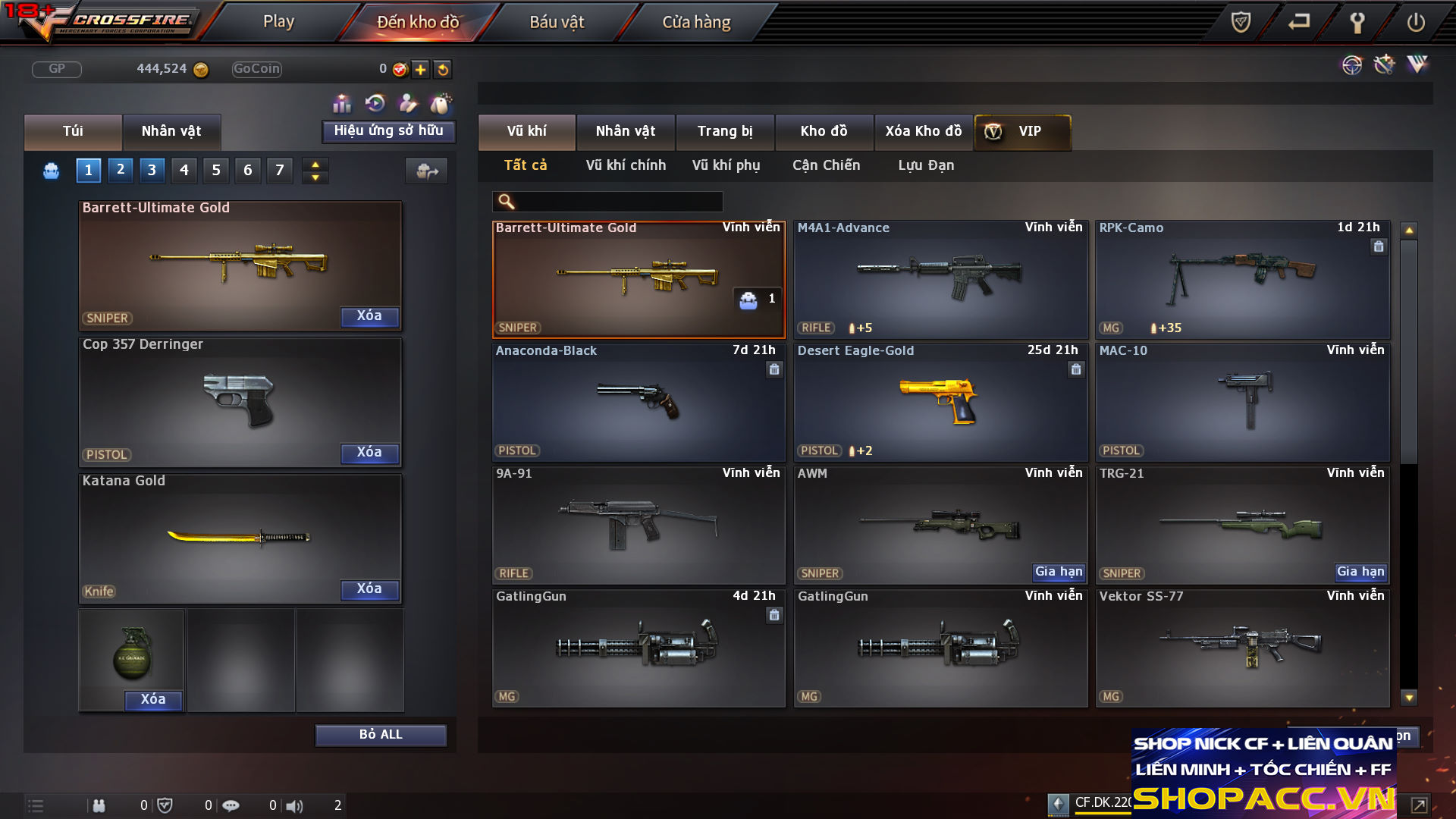Screen dimensions: 1456x819
Task: Remove Cop 357 Derringer with Xóa
Action: (x=369, y=453)
